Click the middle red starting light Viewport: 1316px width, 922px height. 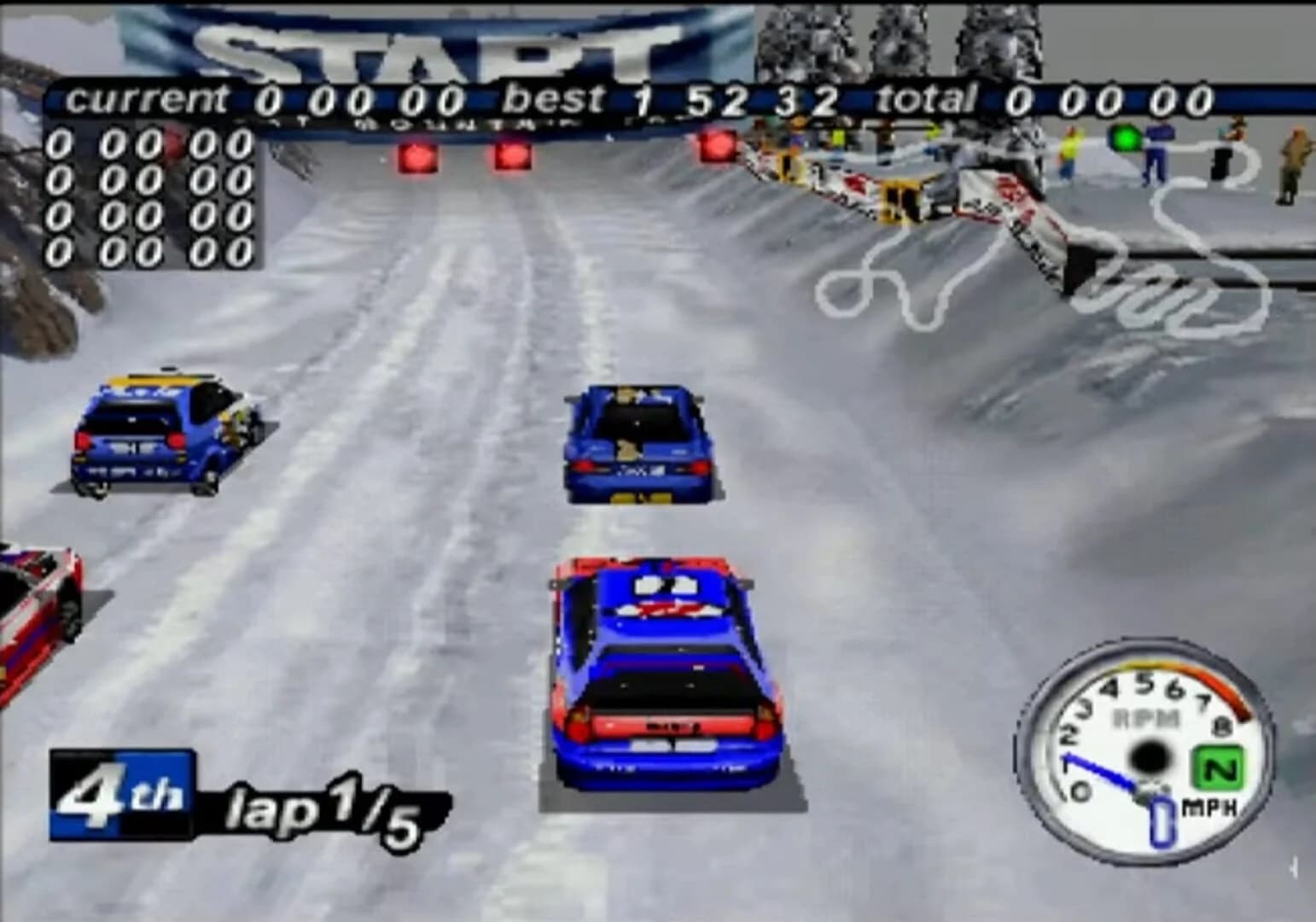[510, 154]
